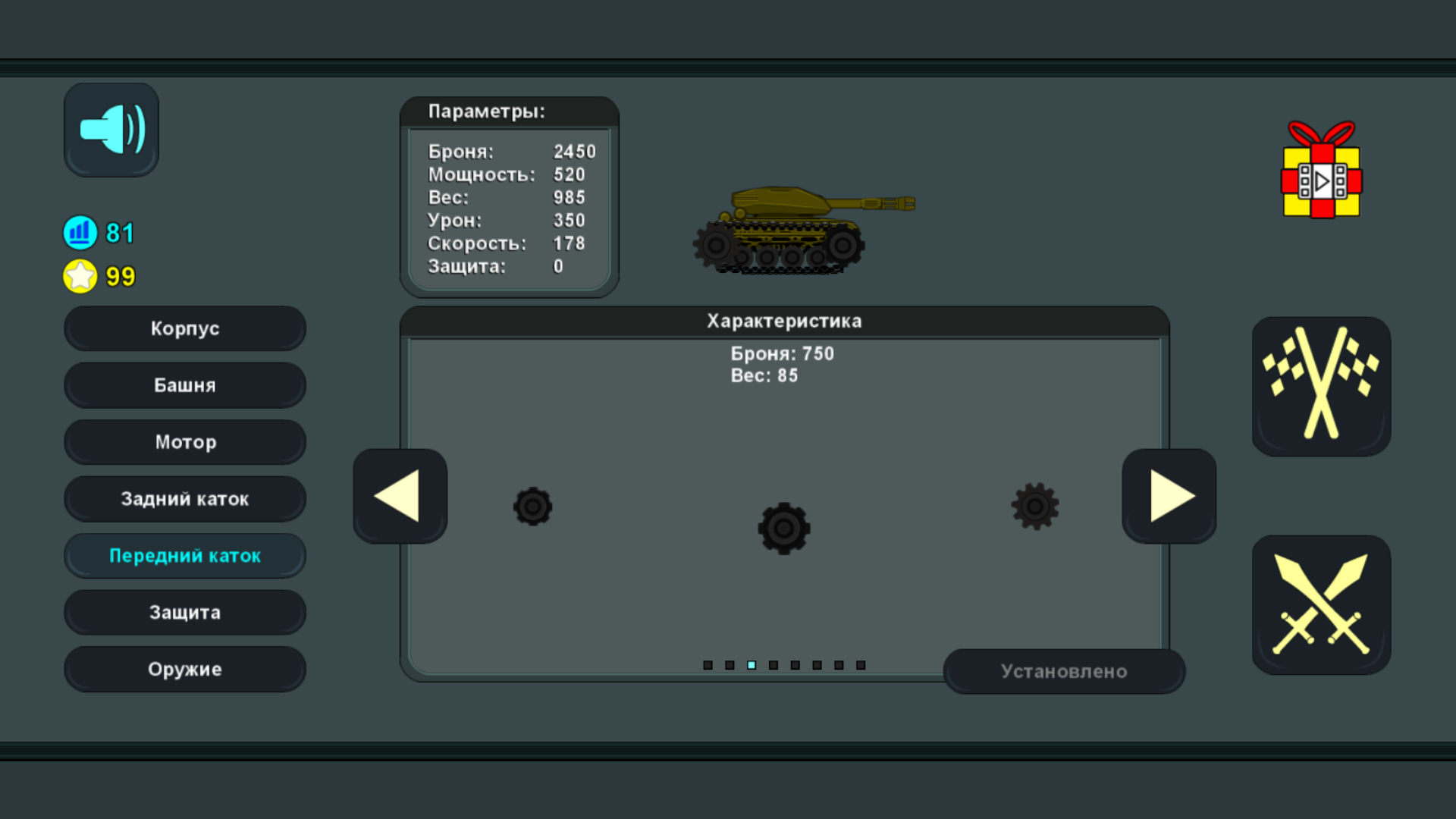Select the Задний каток category
Screen dimensions: 1456x819
184,498
